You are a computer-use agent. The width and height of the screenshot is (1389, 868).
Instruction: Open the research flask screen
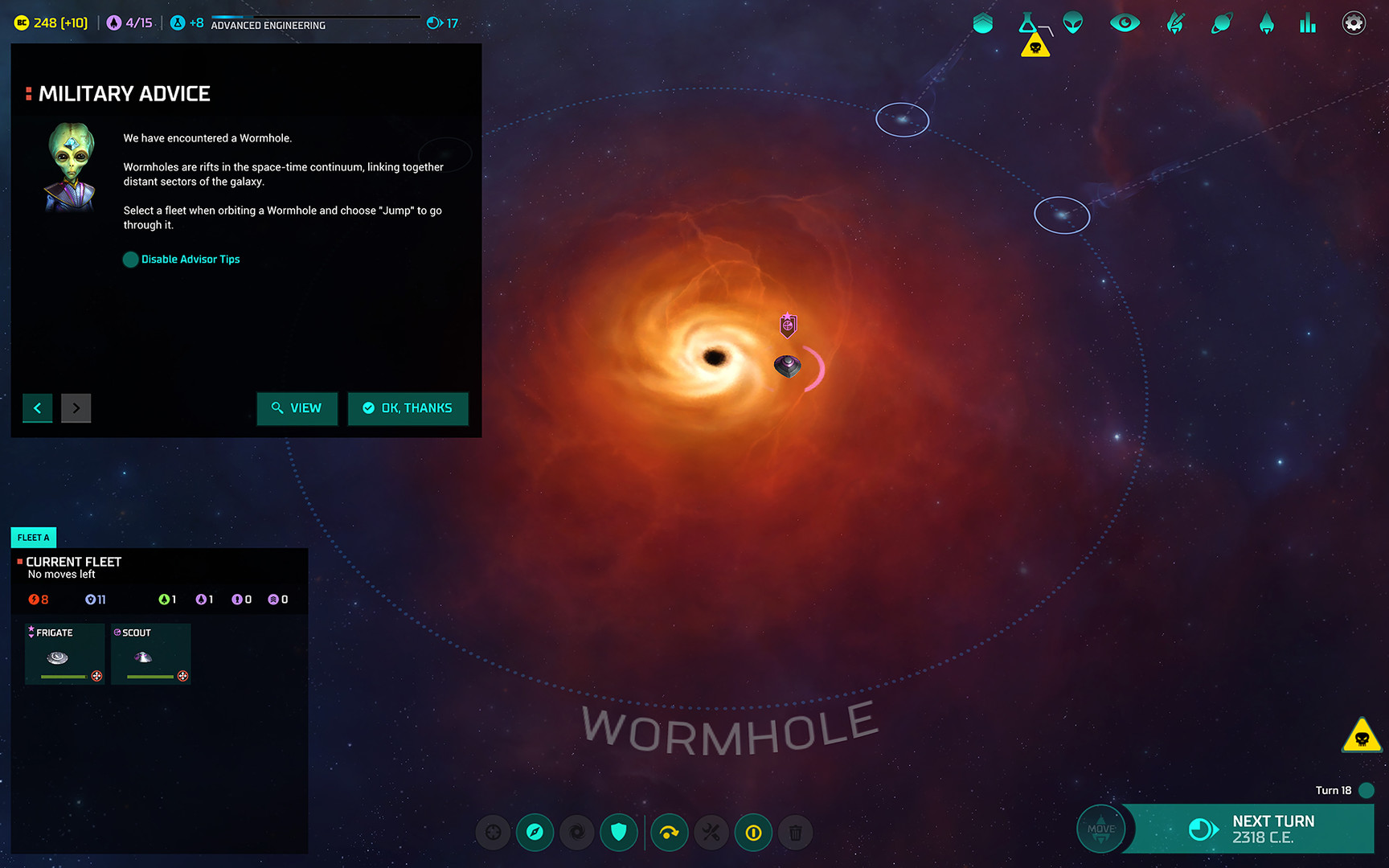point(1027,23)
